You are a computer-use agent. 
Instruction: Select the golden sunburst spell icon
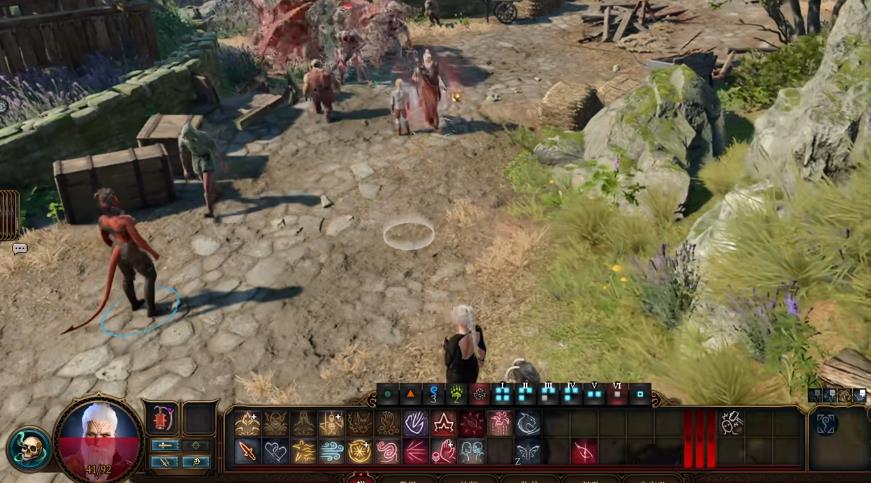pos(359,451)
